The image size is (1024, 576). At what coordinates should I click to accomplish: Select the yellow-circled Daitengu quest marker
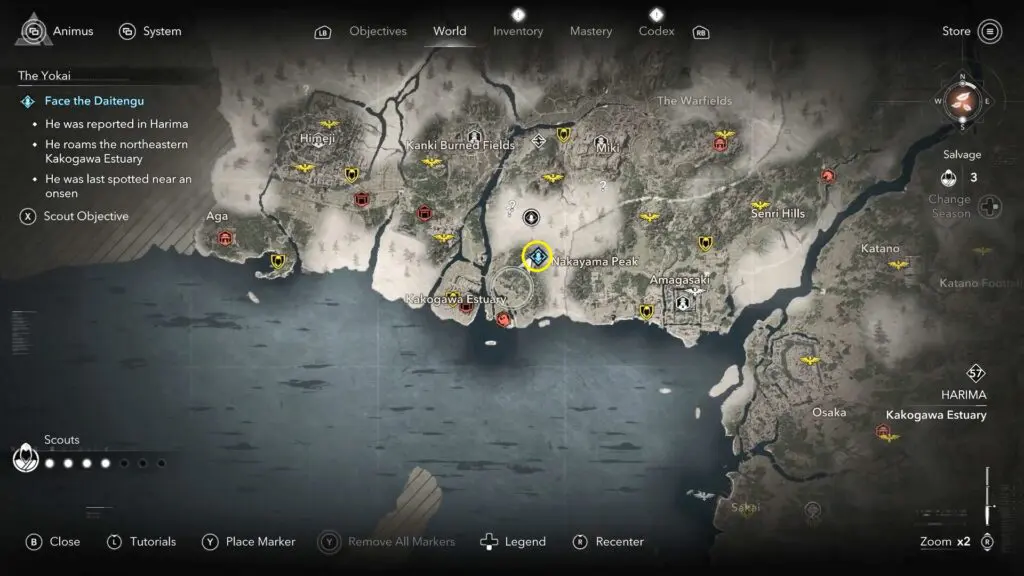(538, 255)
